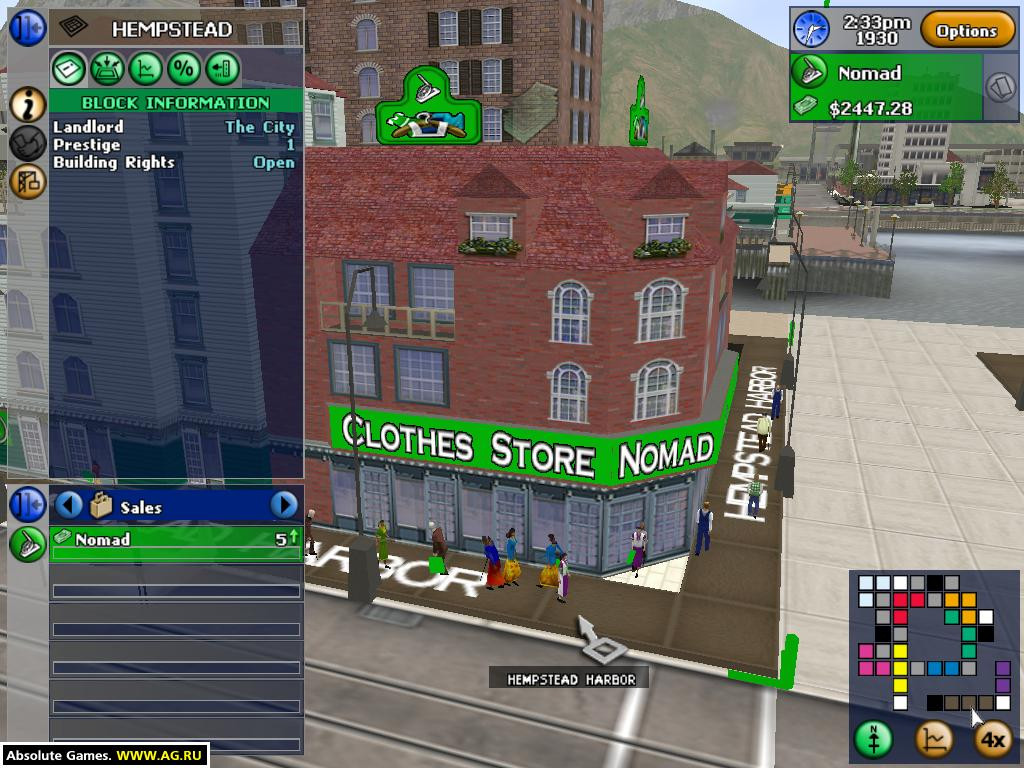Viewport: 1024px width, 768px height.
Task: Go to previous statistic with left arrow
Action: 69,505
